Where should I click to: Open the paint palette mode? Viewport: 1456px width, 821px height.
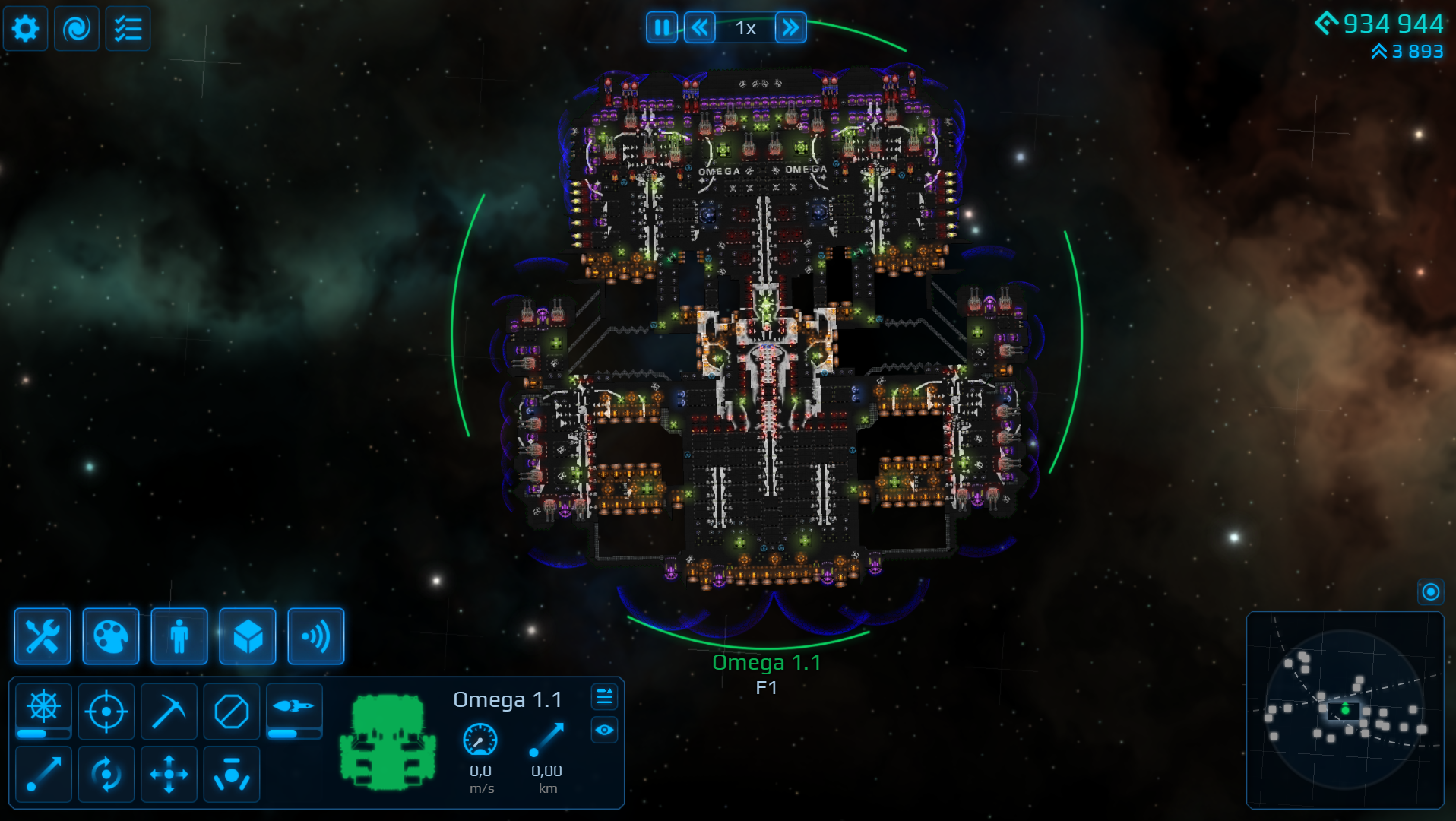[x=111, y=636]
